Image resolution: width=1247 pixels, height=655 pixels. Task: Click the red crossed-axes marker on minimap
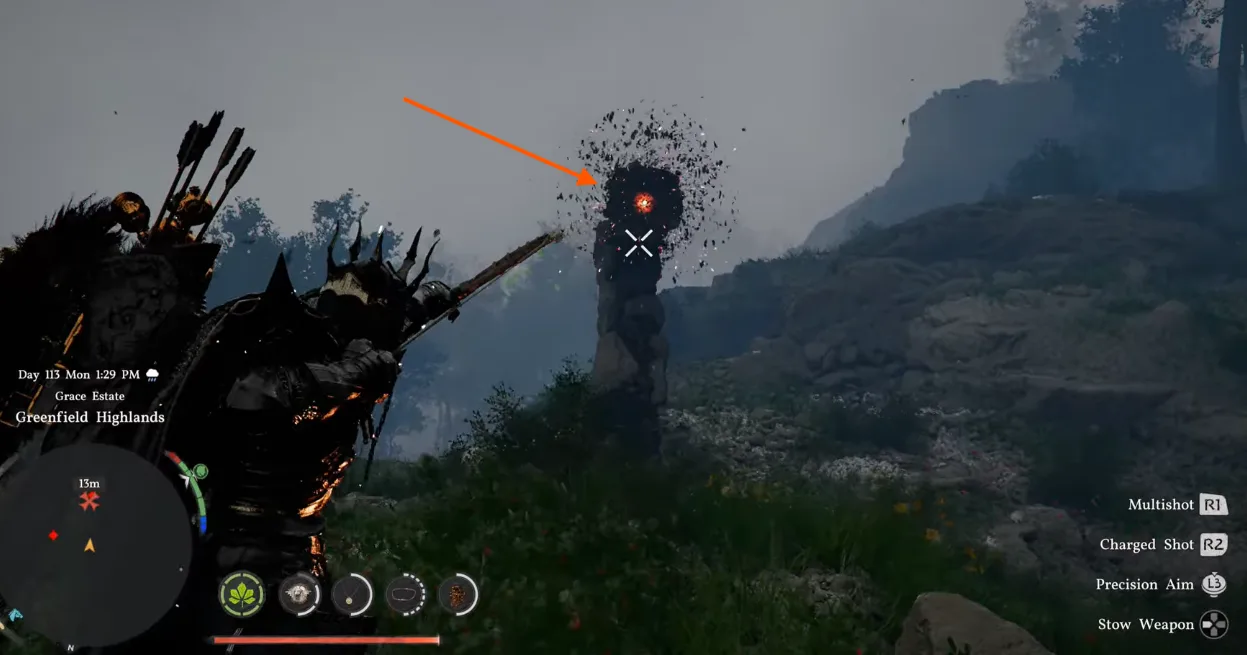(x=89, y=502)
